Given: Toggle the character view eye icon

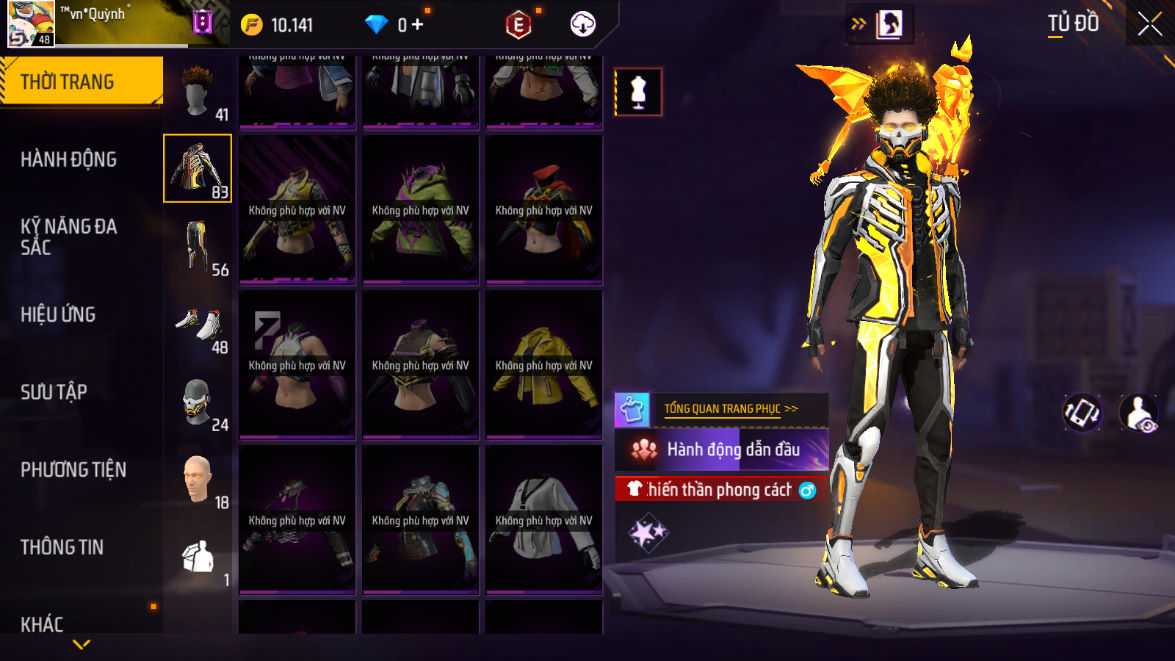Looking at the screenshot, I should [x=1138, y=412].
